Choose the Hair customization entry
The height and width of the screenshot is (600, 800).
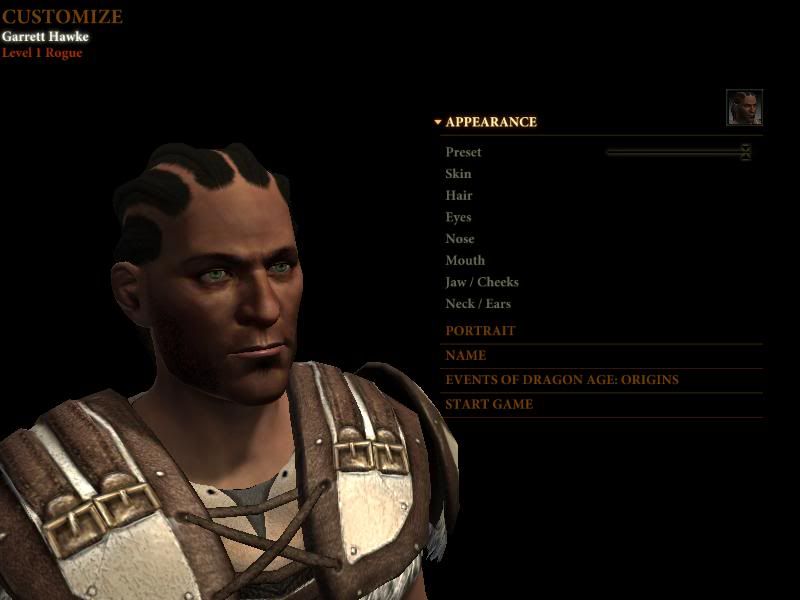tap(459, 196)
